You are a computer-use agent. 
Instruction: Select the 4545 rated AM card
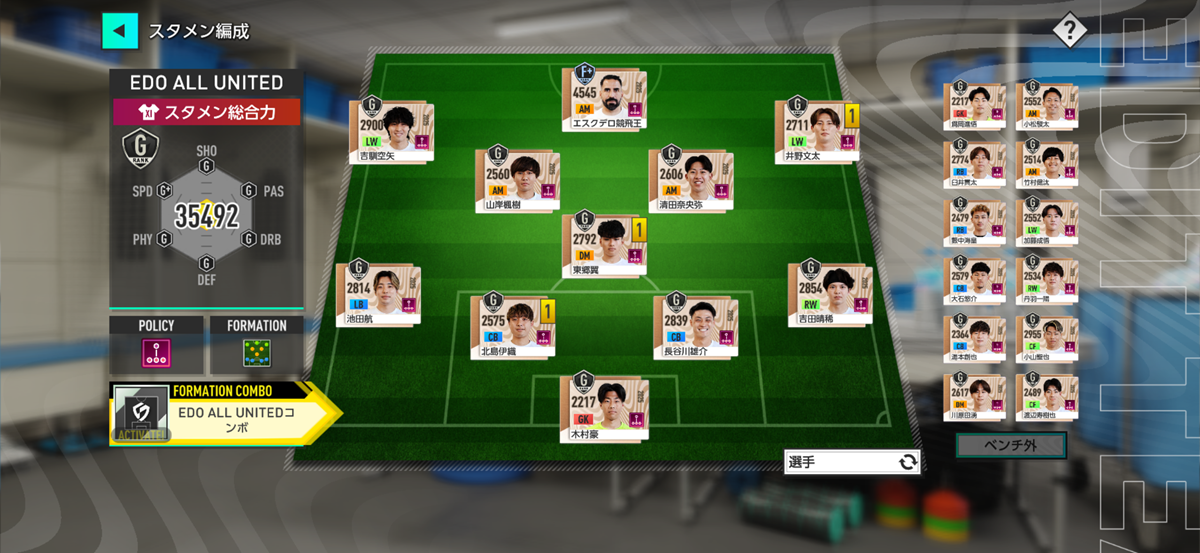[x=603, y=97]
